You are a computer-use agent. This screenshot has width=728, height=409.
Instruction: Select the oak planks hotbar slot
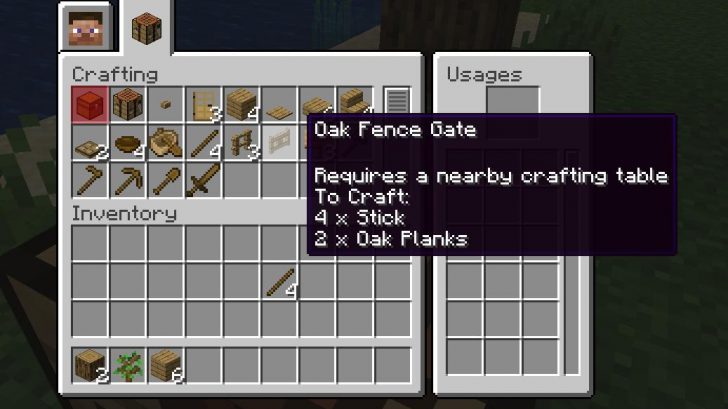[x=166, y=366]
